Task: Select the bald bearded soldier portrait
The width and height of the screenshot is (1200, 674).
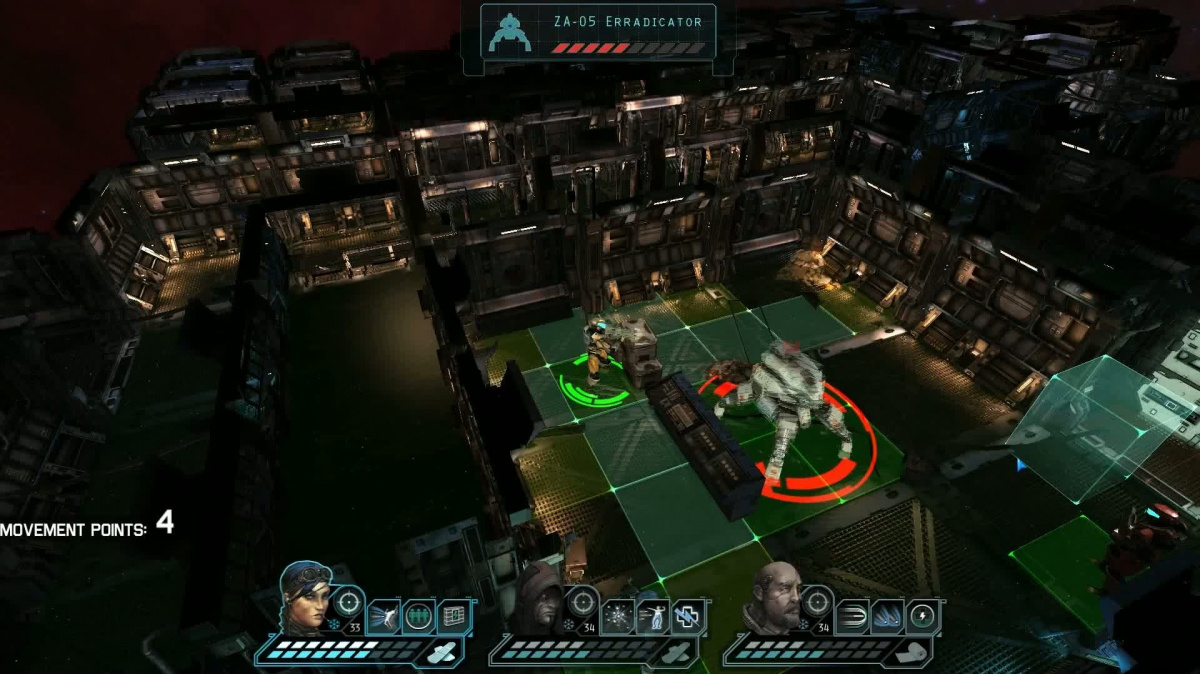Action: [773, 598]
